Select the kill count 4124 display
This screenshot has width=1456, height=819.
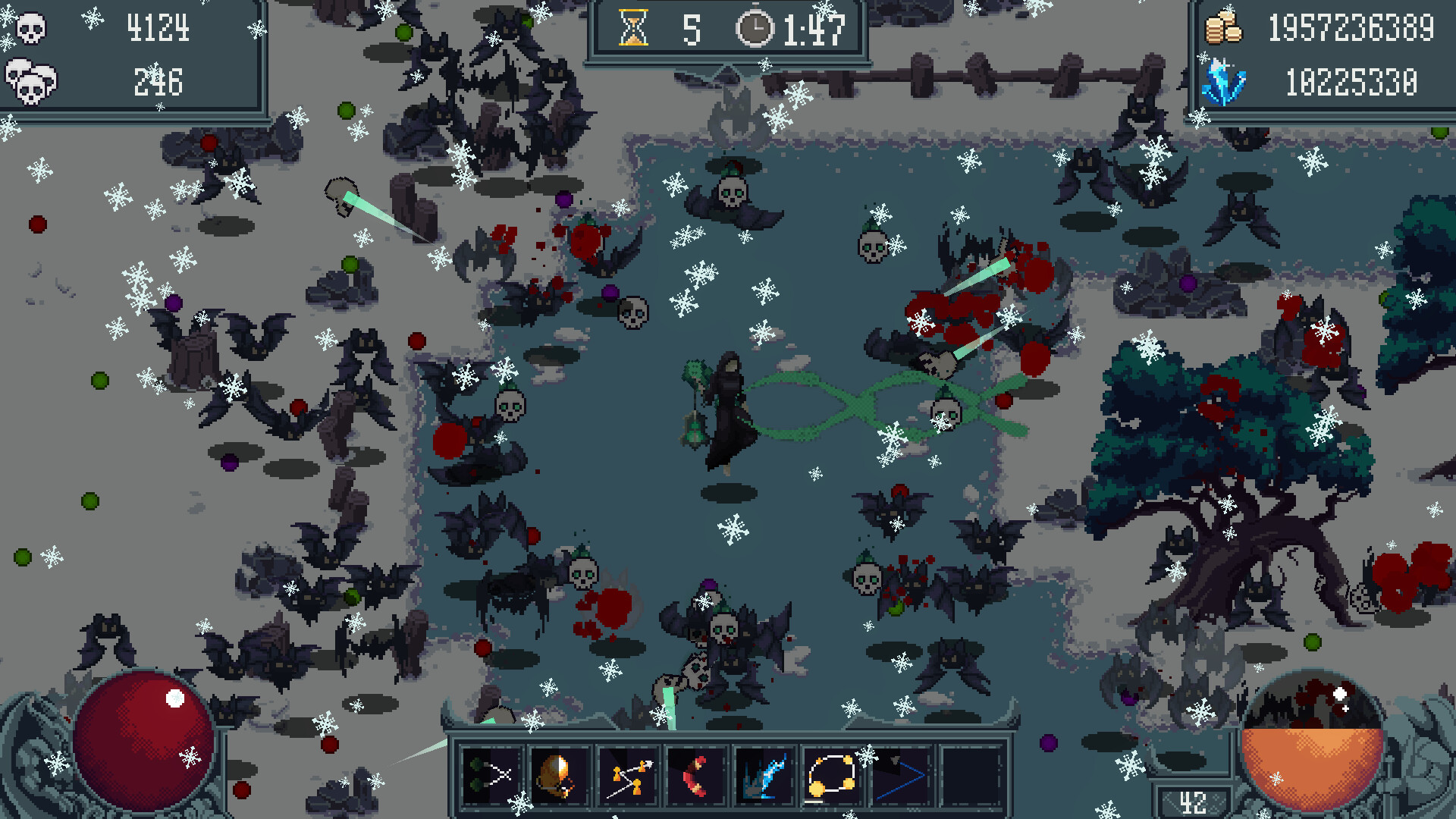(159, 29)
